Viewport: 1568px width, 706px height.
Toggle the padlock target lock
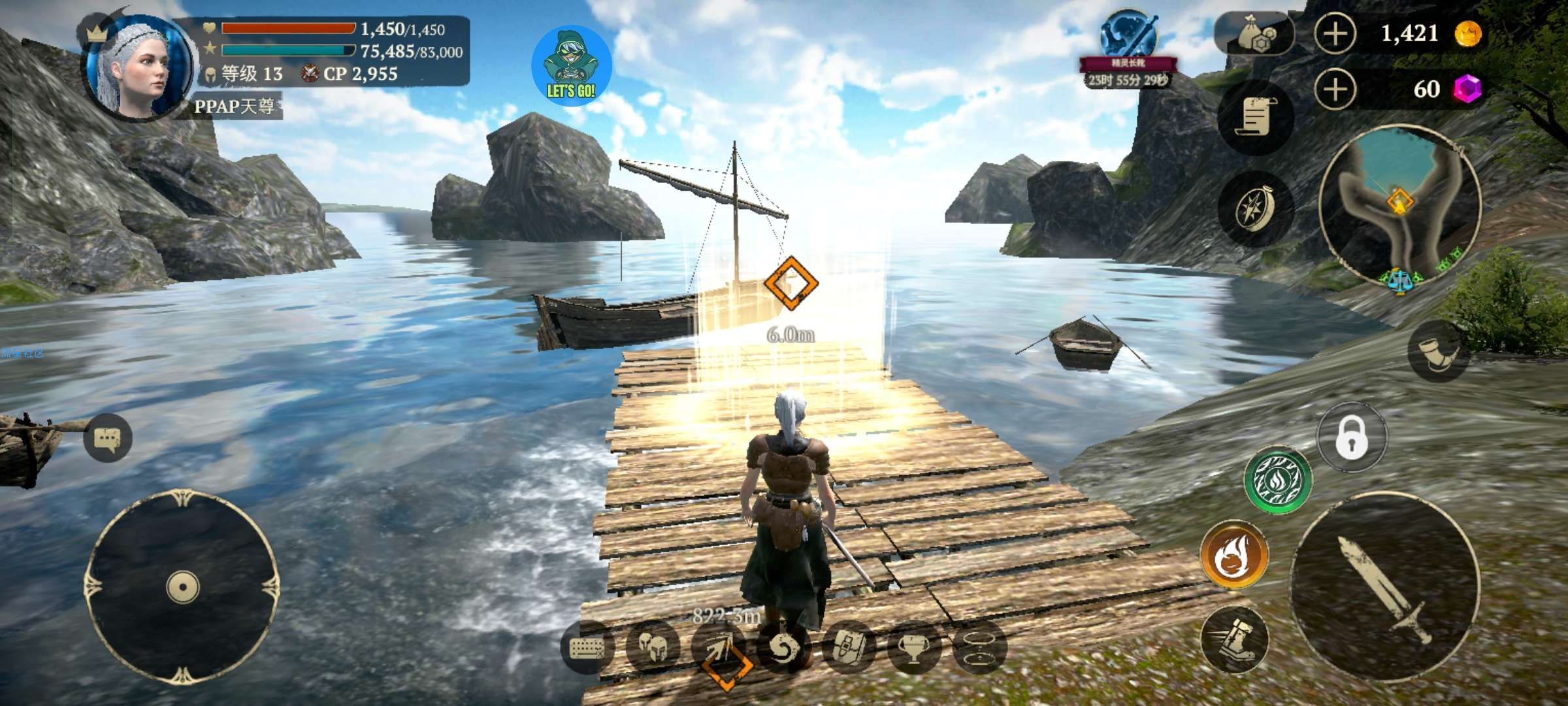[x=1352, y=438]
